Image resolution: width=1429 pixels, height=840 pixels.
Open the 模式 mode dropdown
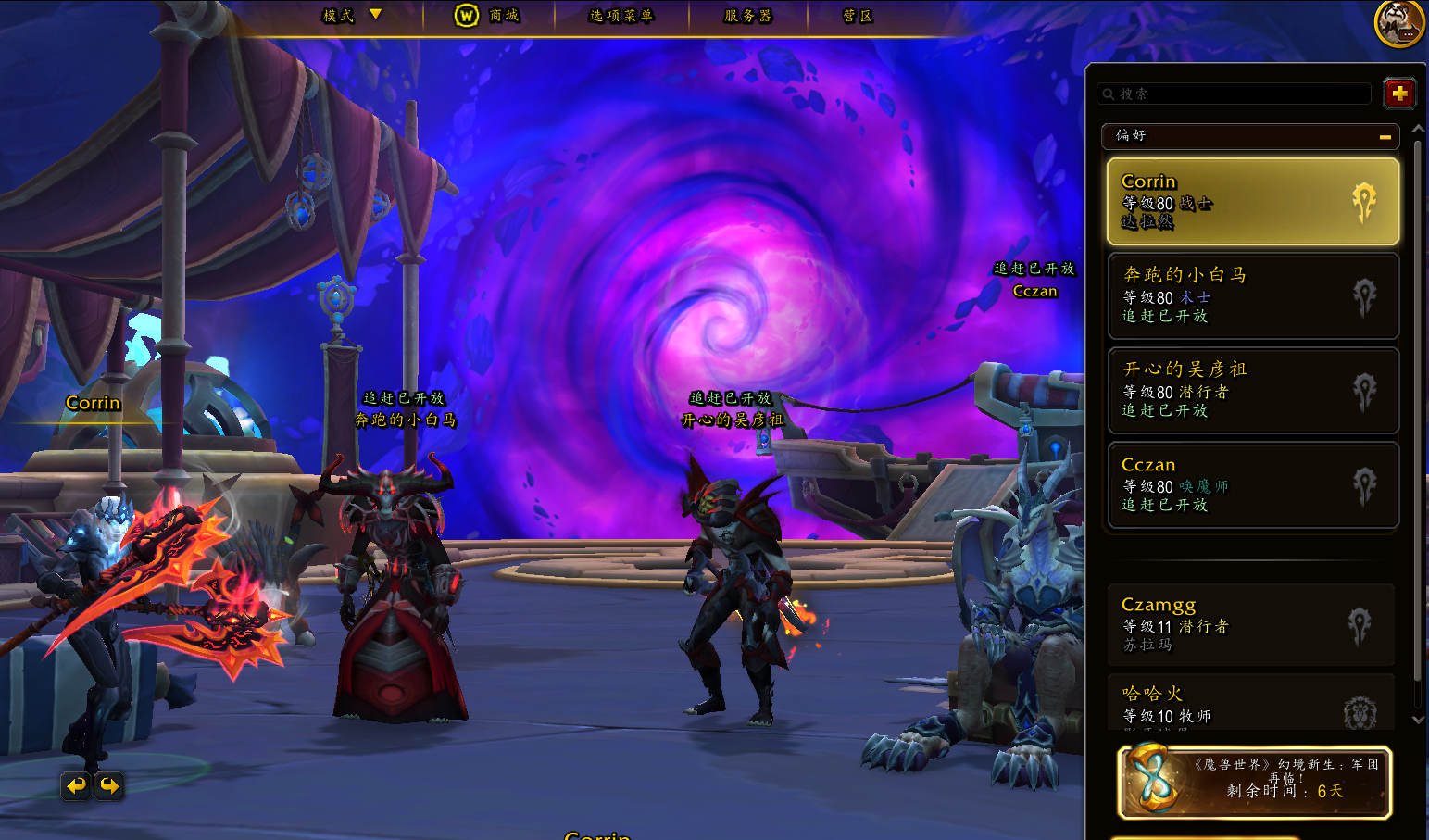[x=351, y=16]
